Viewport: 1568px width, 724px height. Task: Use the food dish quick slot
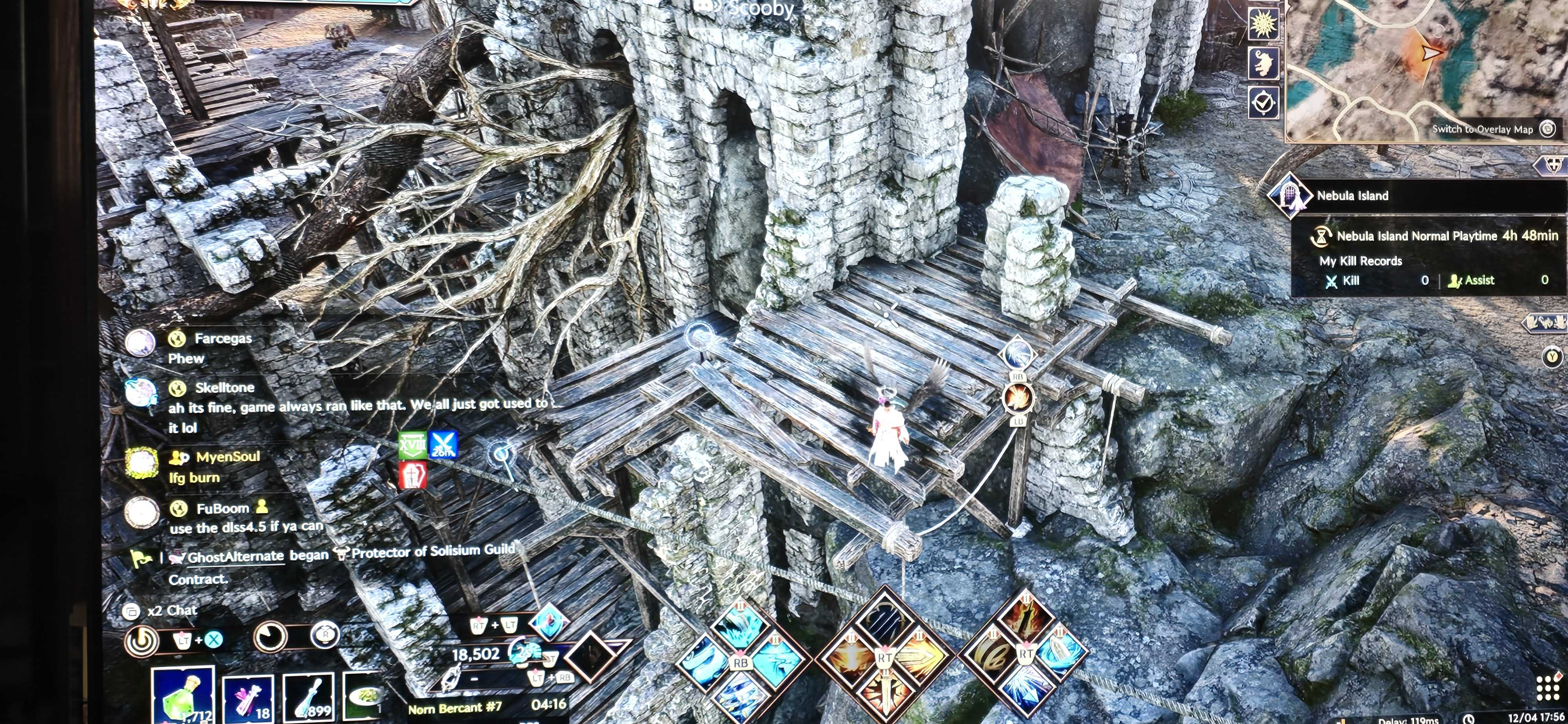364,699
